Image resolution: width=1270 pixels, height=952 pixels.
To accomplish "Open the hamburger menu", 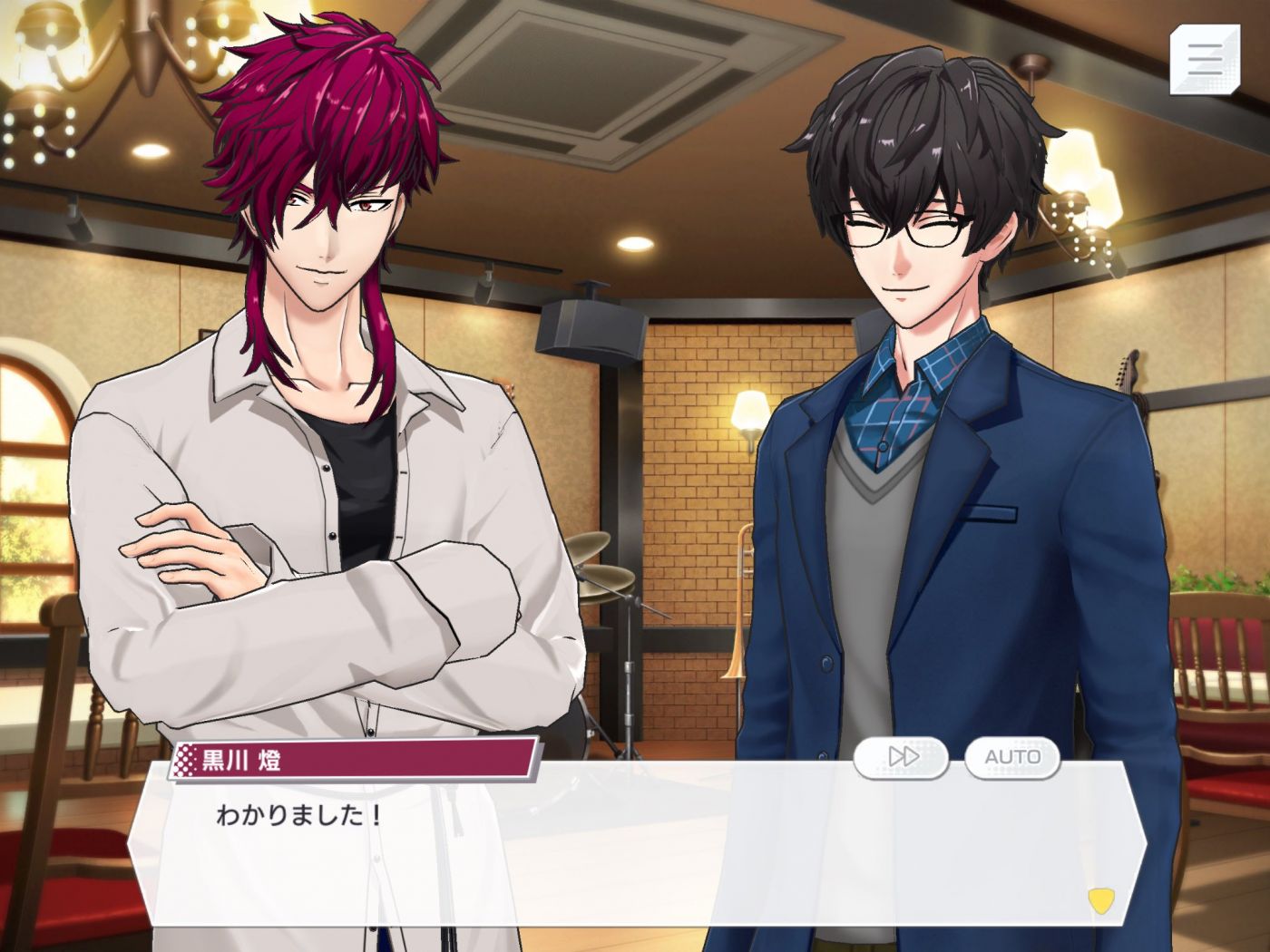I will click(1204, 59).
